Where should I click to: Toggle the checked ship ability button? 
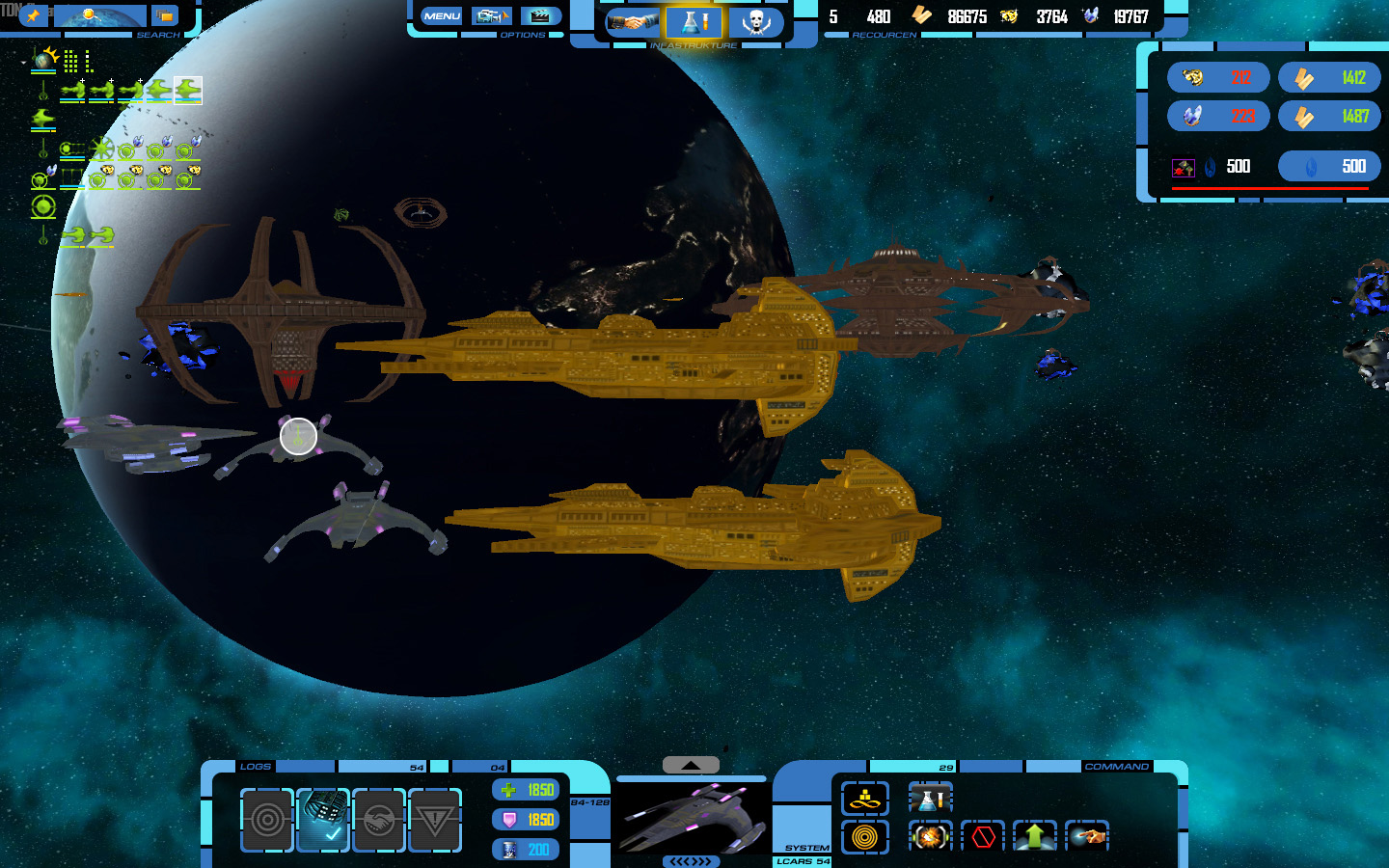pos(322,820)
